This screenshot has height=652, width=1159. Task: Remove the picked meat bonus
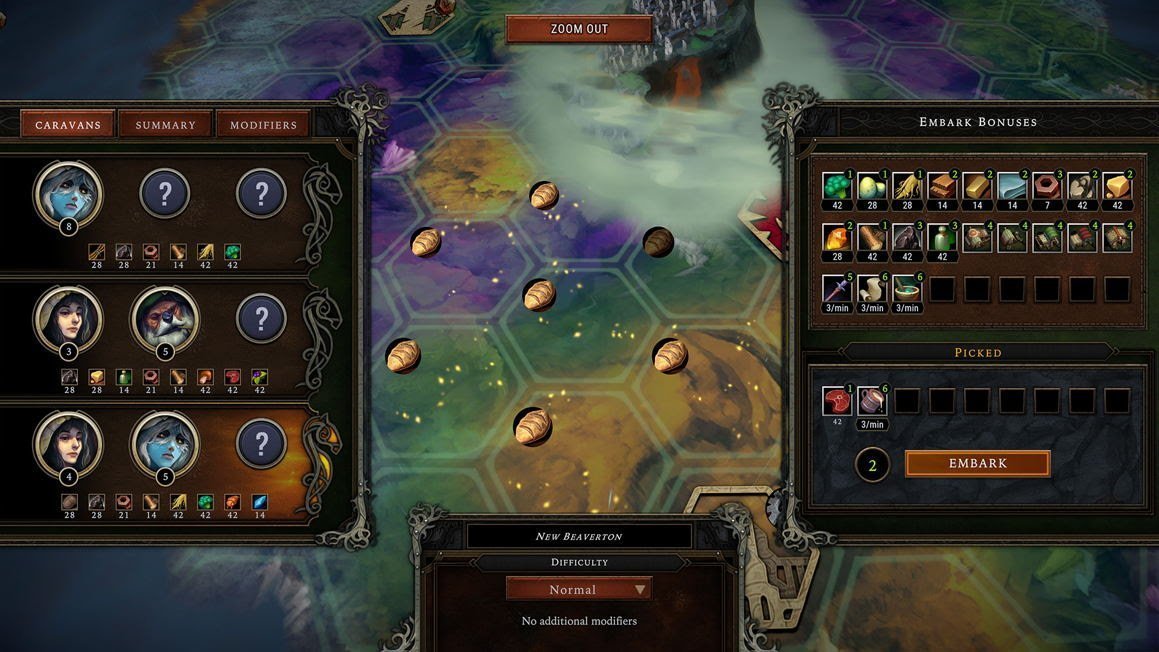(836, 401)
